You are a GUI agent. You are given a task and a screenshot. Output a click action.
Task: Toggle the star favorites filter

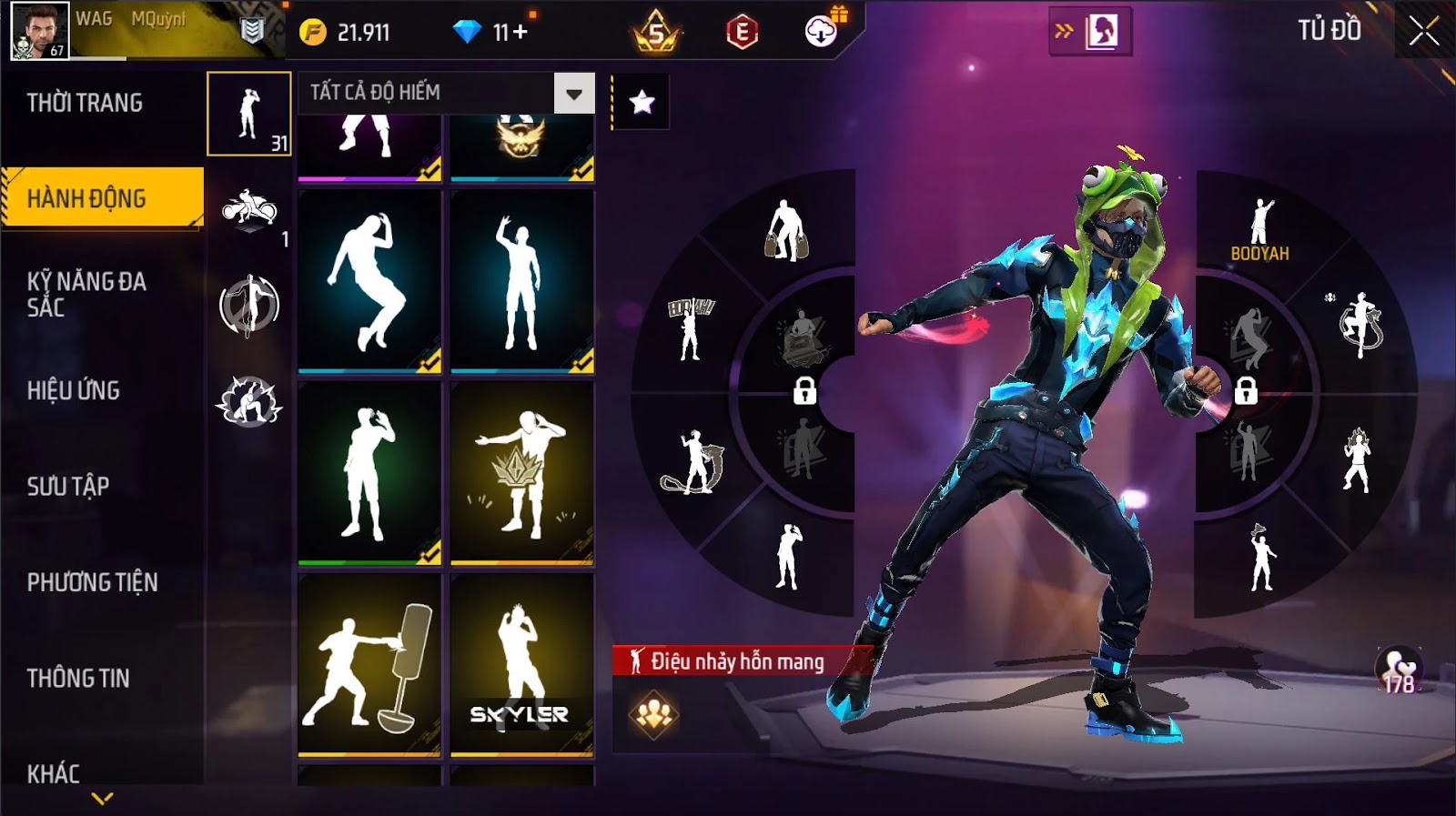pyautogui.click(x=642, y=102)
